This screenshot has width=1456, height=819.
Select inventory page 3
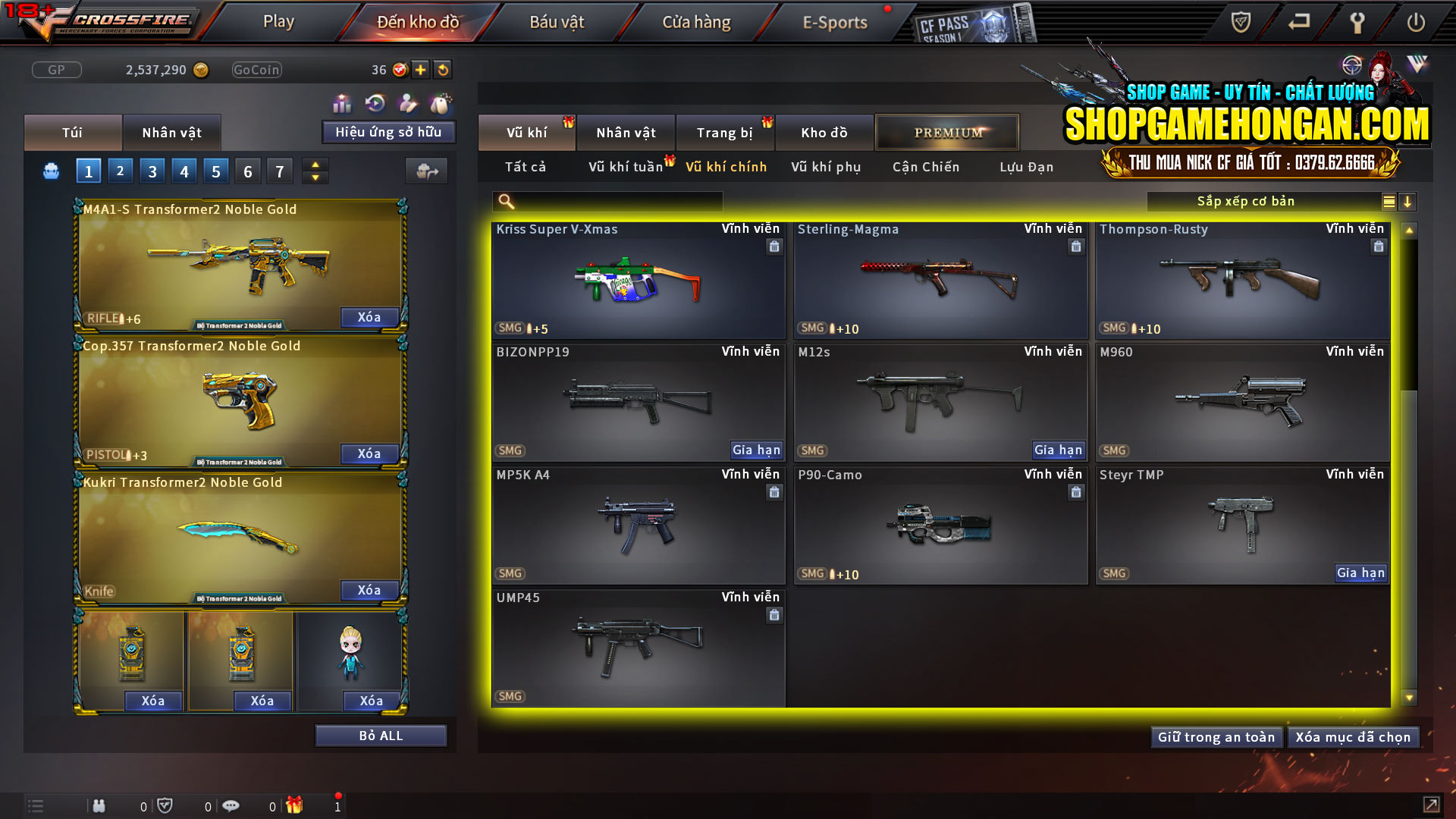(152, 171)
